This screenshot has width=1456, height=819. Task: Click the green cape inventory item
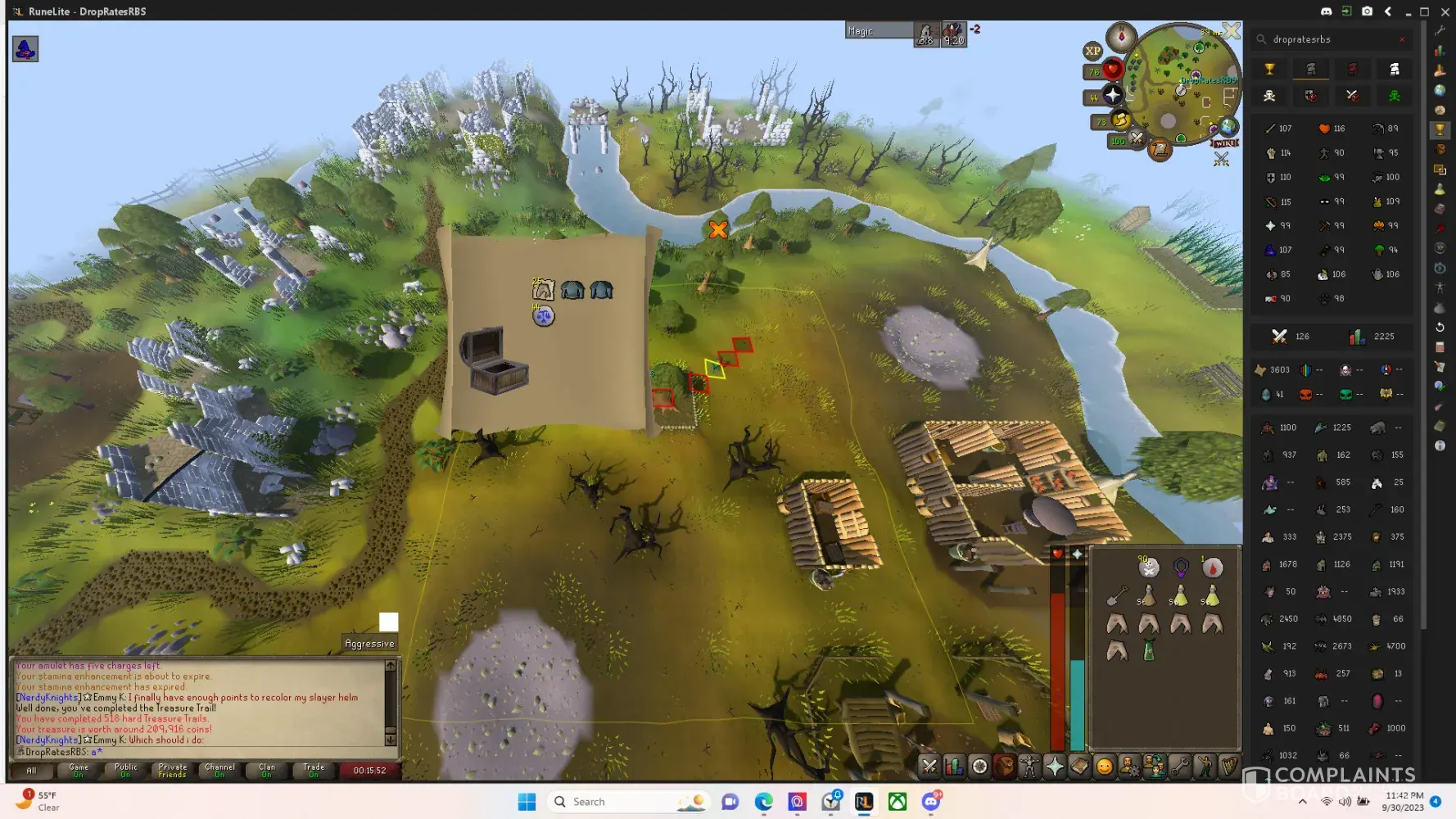tap(1149, 650)
